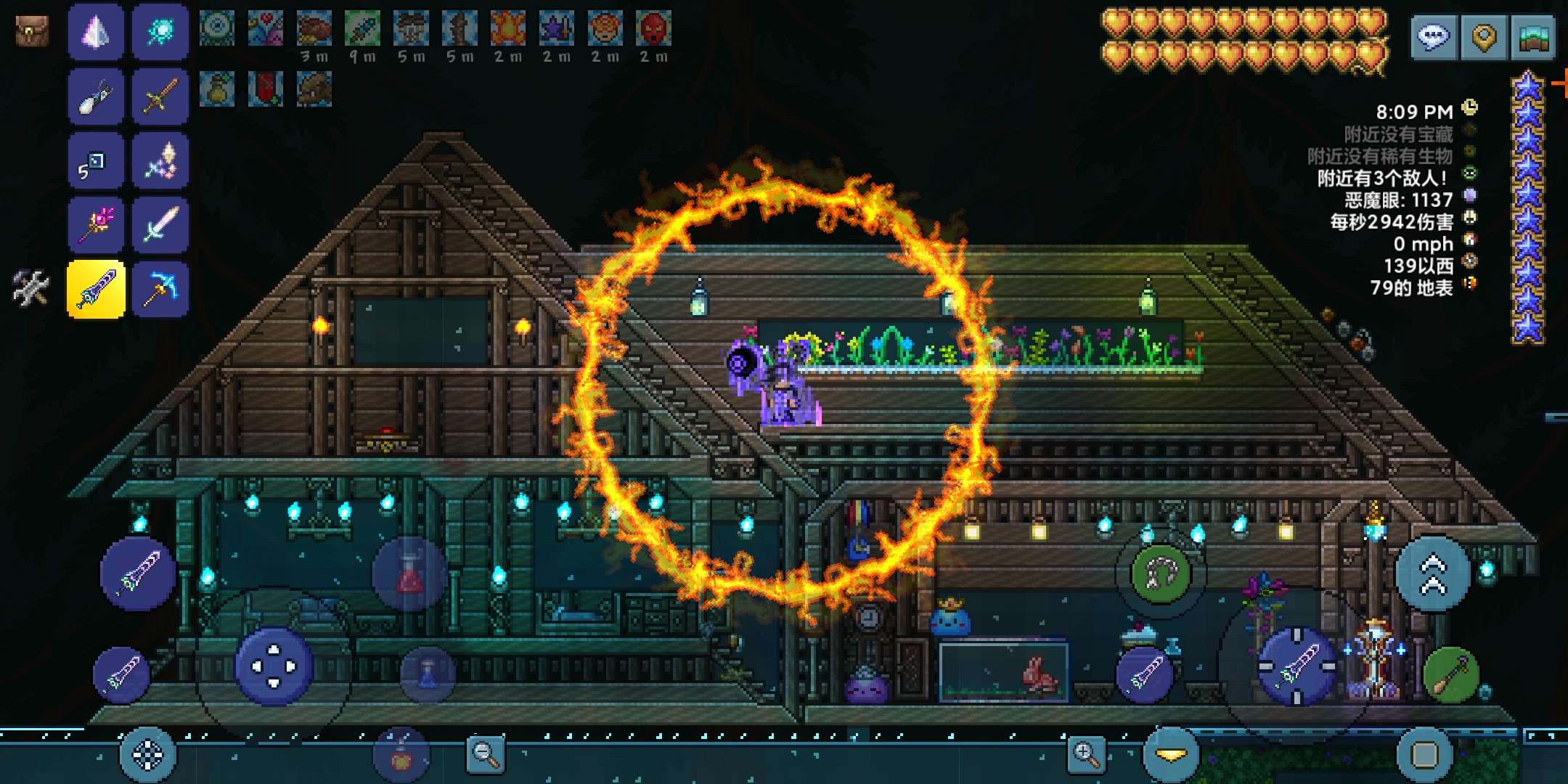
Task: Select the green-hilted brown sword slot
Action: click(x=160, y=97)
